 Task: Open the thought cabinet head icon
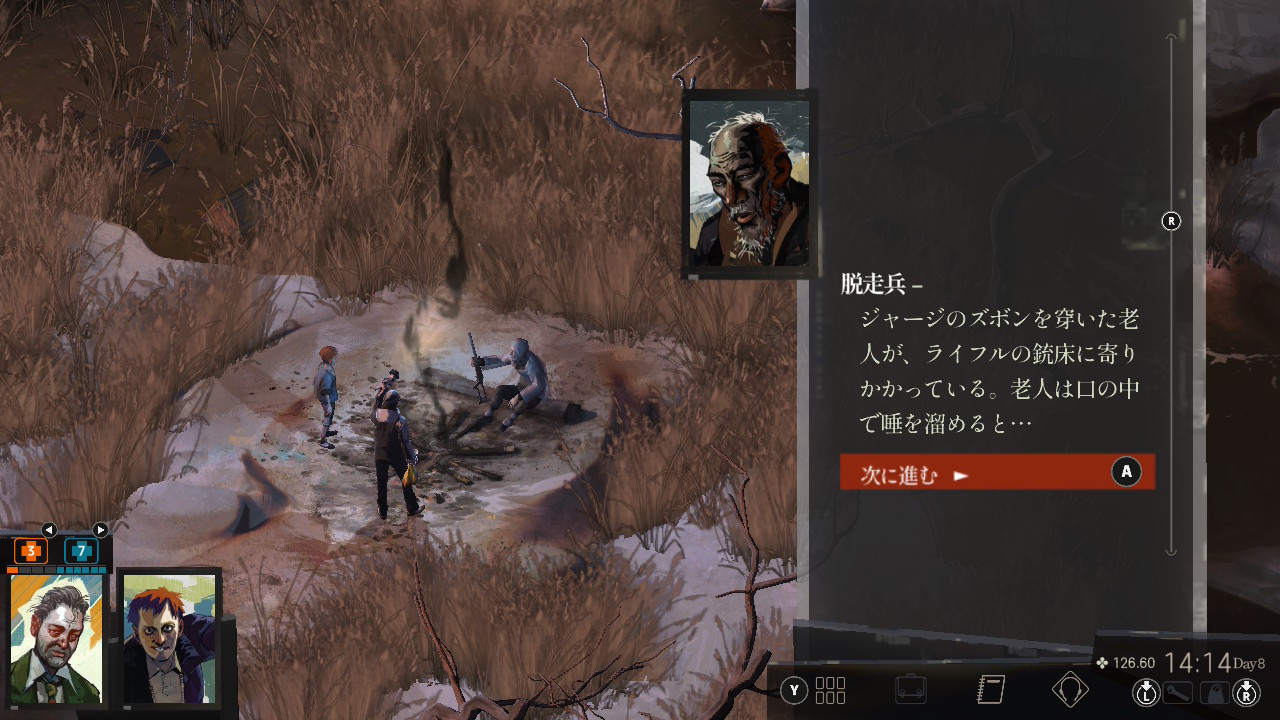tap(1070, 690)
